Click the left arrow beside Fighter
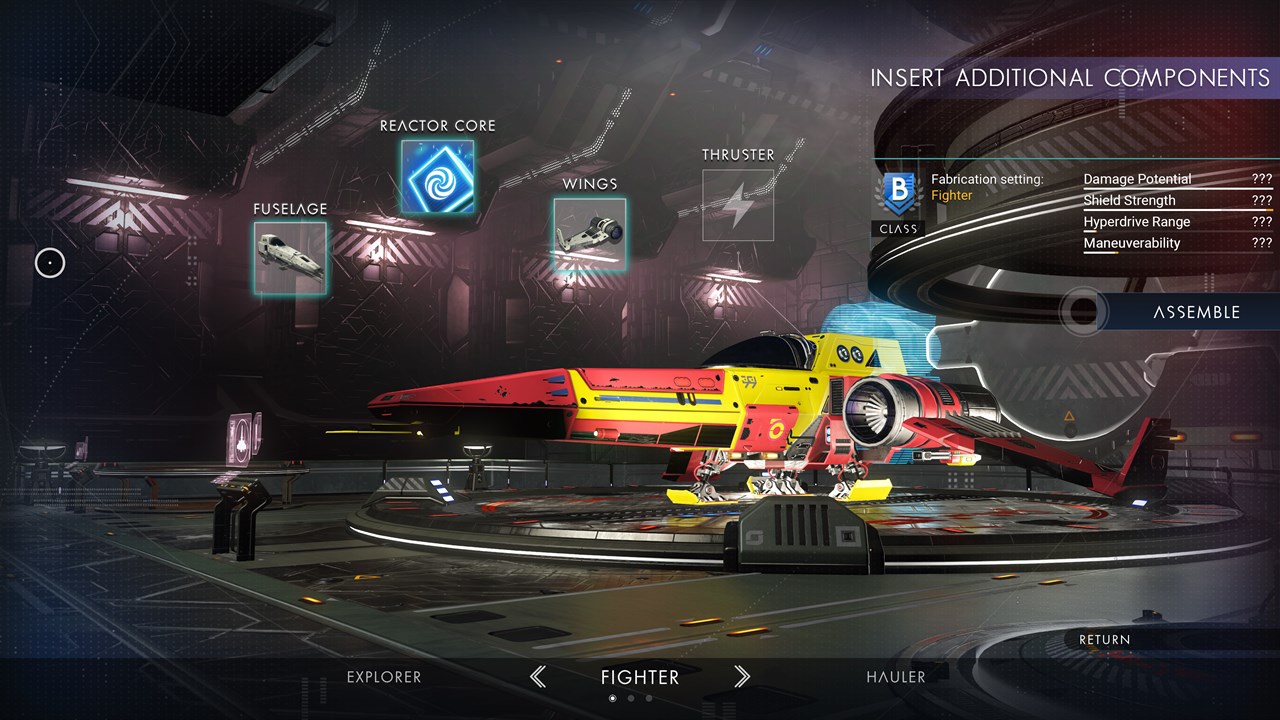Viewport: 1280px width, 720px height. 538,677
